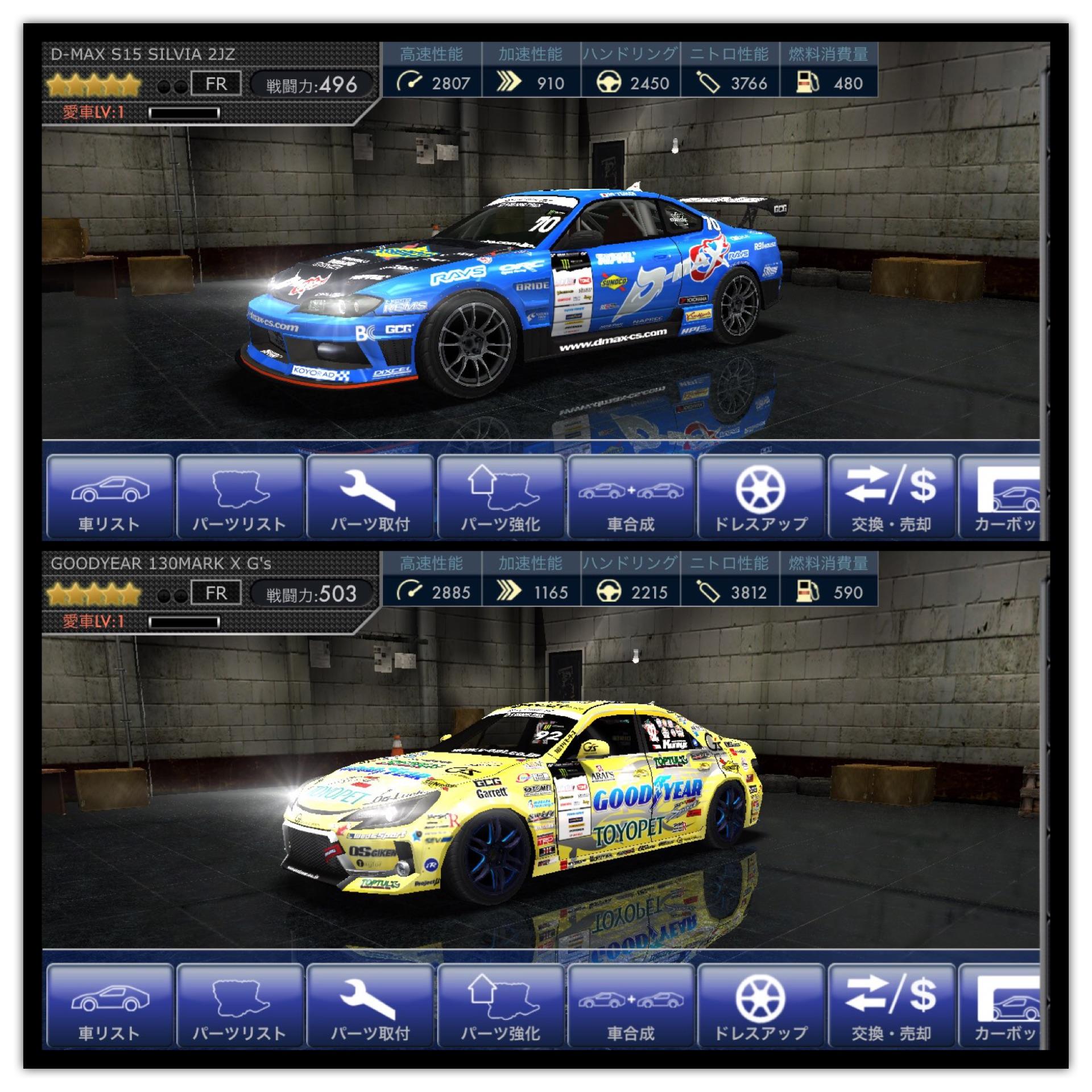Select 交換・売却 in the blue Silvia panel

pos(891,497)
